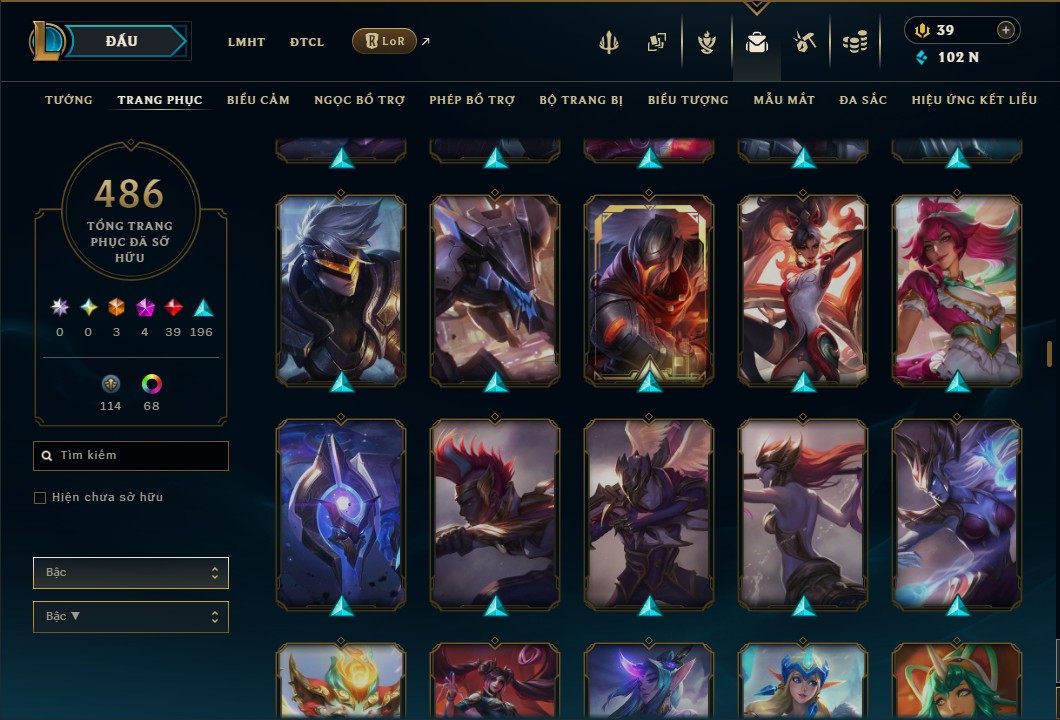The width and height of the screenshot is (1060, 720).
Task: Open the LMHT home tab
Action: 246,42
